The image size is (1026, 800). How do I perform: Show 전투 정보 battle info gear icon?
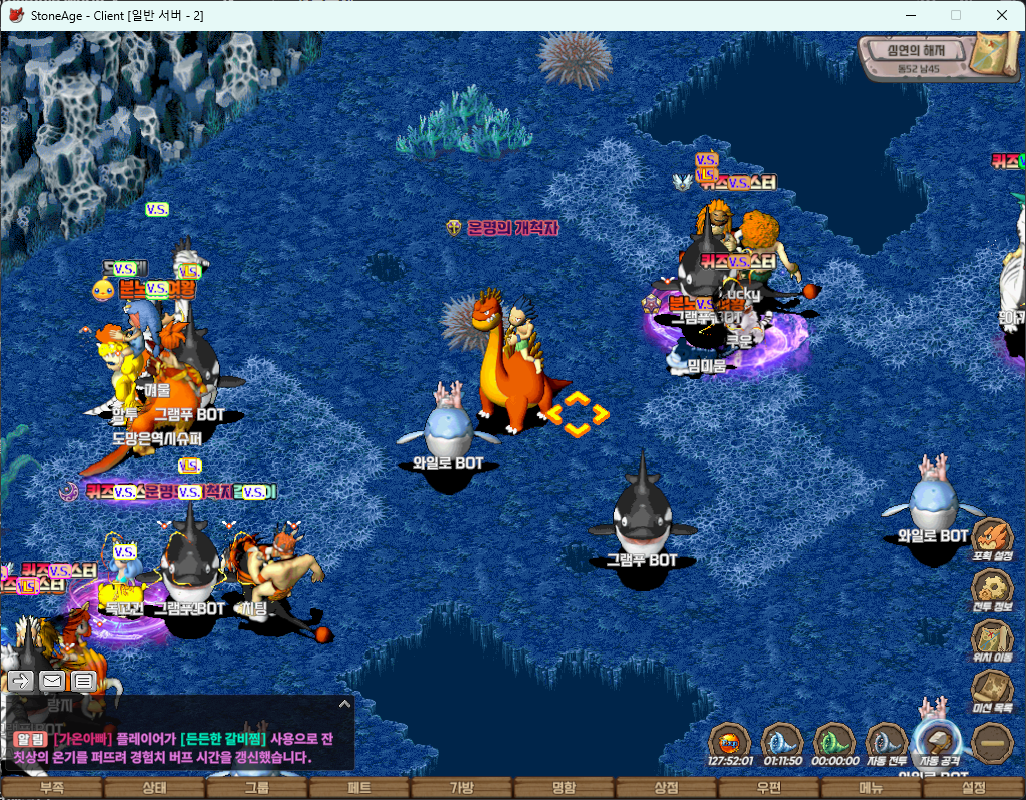(x=992, y=588)
